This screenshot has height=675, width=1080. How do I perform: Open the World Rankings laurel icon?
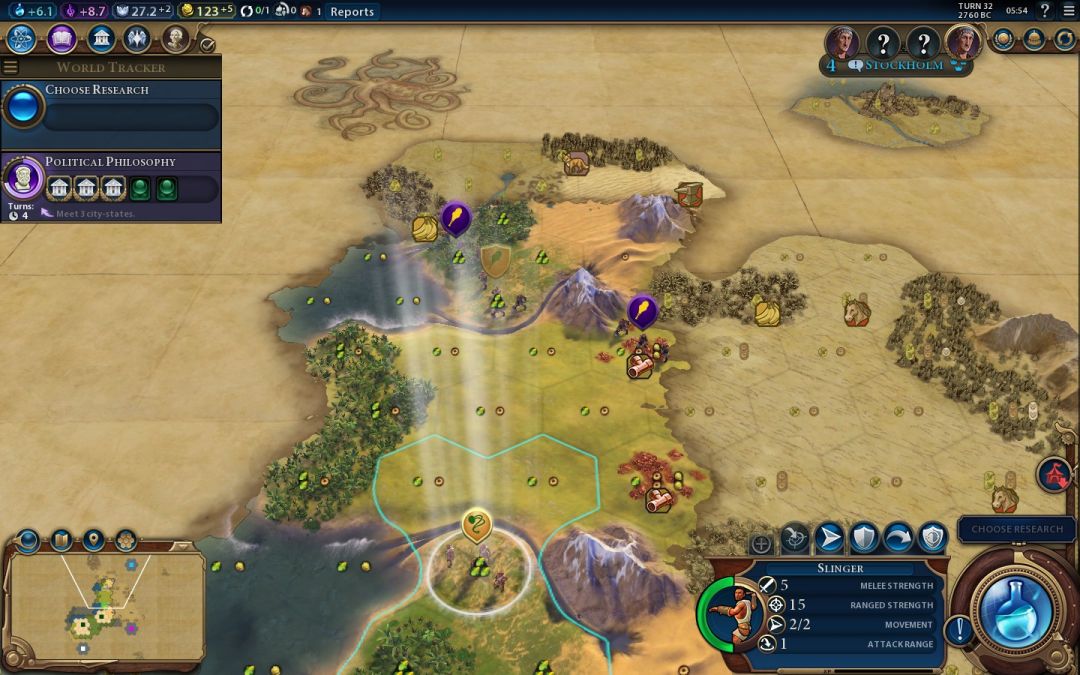pyautogui.click(x=1004, y=40)
